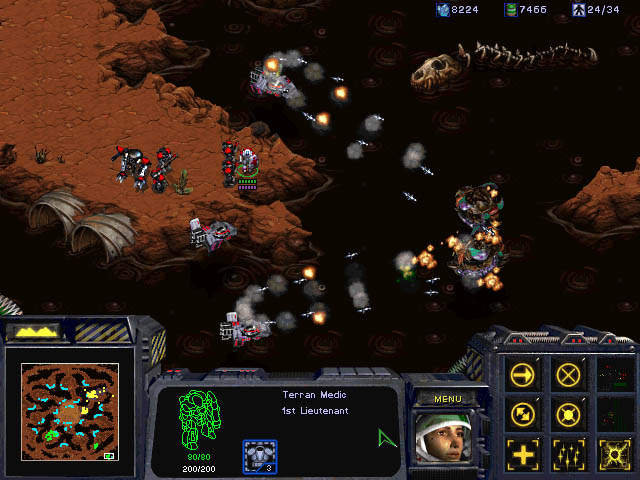Issue the Stop command
This screenshot has width=640, height=480.
point(568,375)
